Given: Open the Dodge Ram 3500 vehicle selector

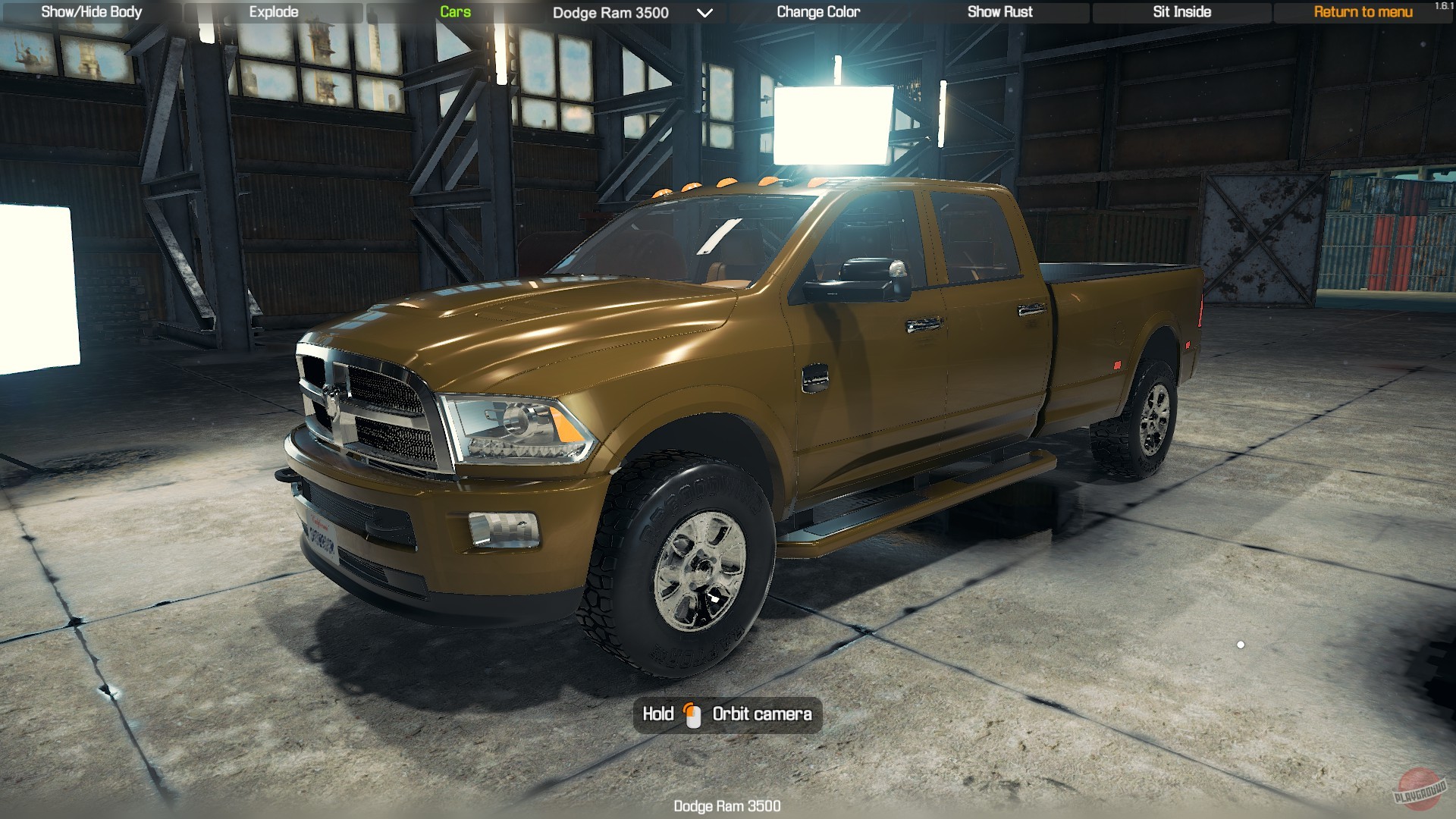Looking at the screenshot, I should tap(609, 13).
